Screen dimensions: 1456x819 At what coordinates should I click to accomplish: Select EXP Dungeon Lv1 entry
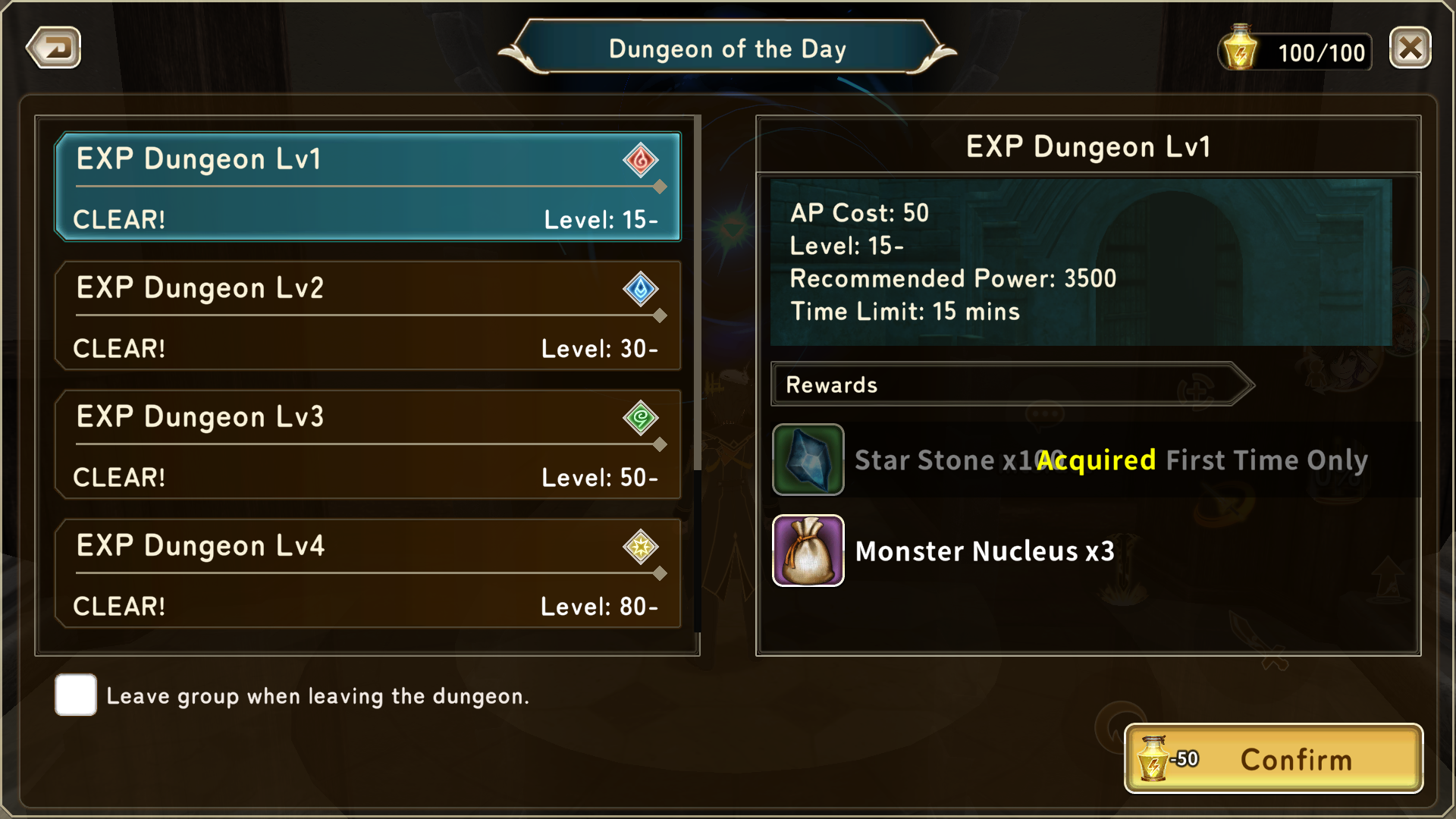tap(368, 187)
